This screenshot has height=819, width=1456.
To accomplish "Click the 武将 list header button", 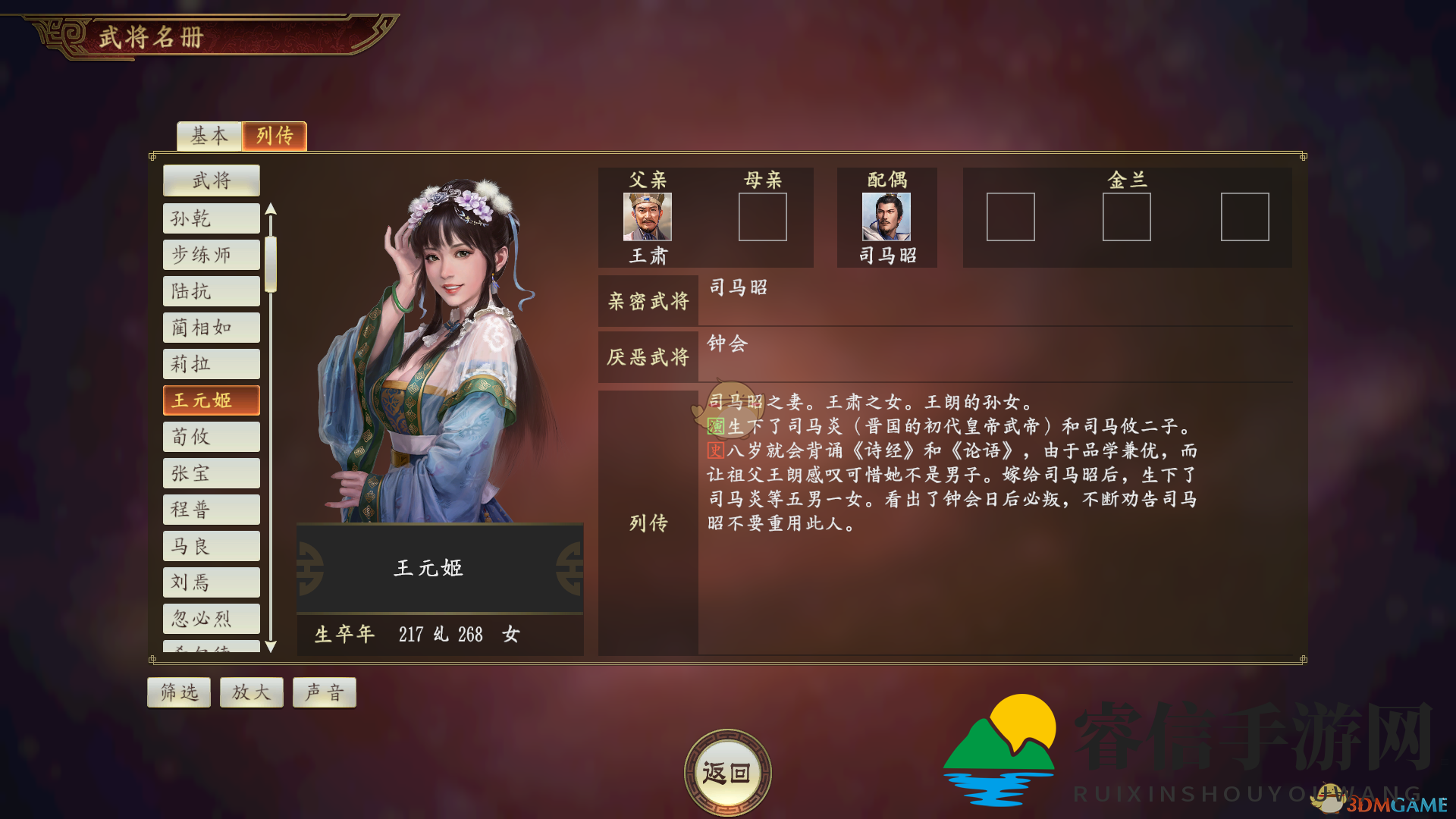I will click(x=212, y=180).
